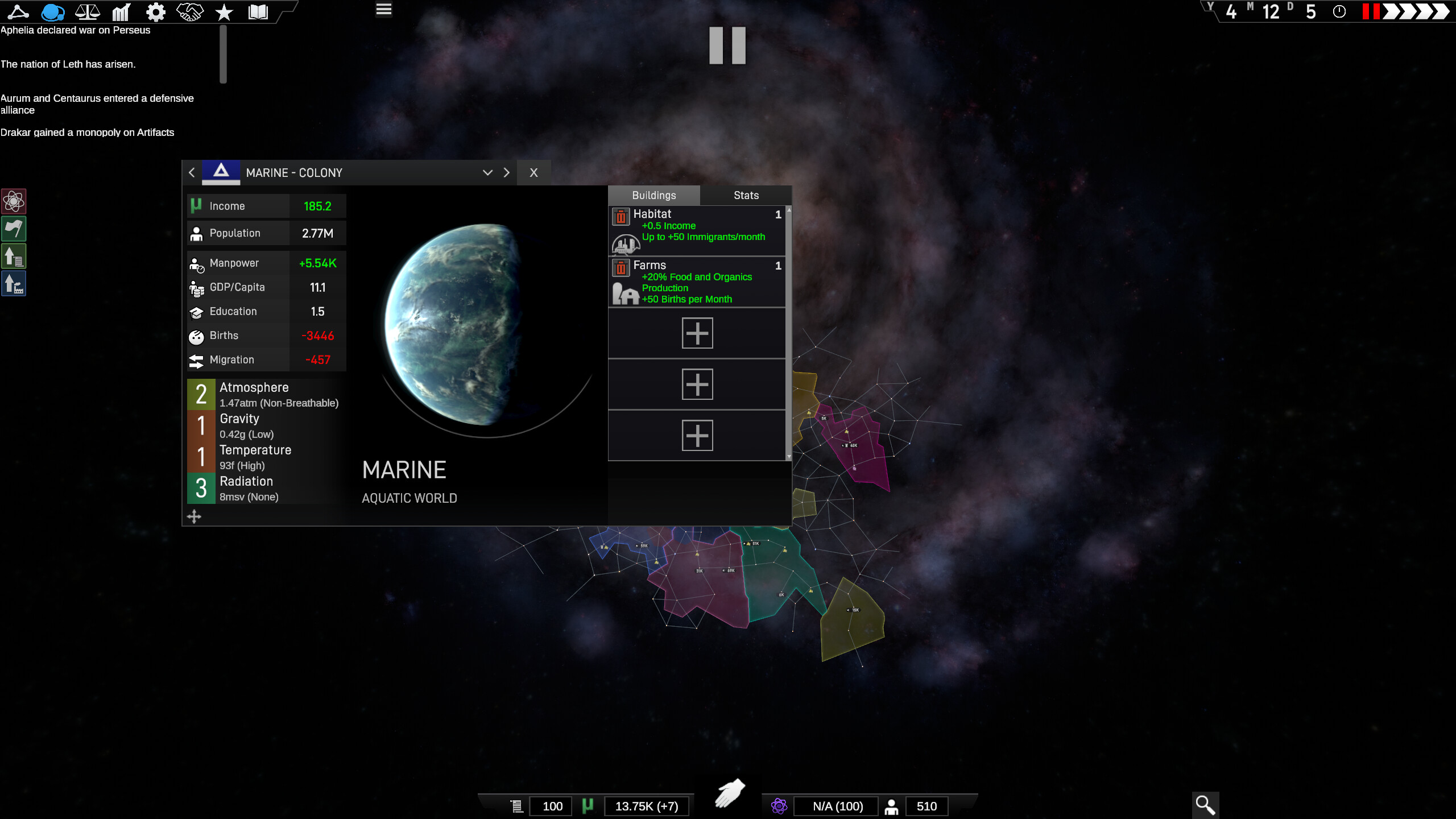
Task: Open the laws and policies scales icon
Action: [87, 11]
